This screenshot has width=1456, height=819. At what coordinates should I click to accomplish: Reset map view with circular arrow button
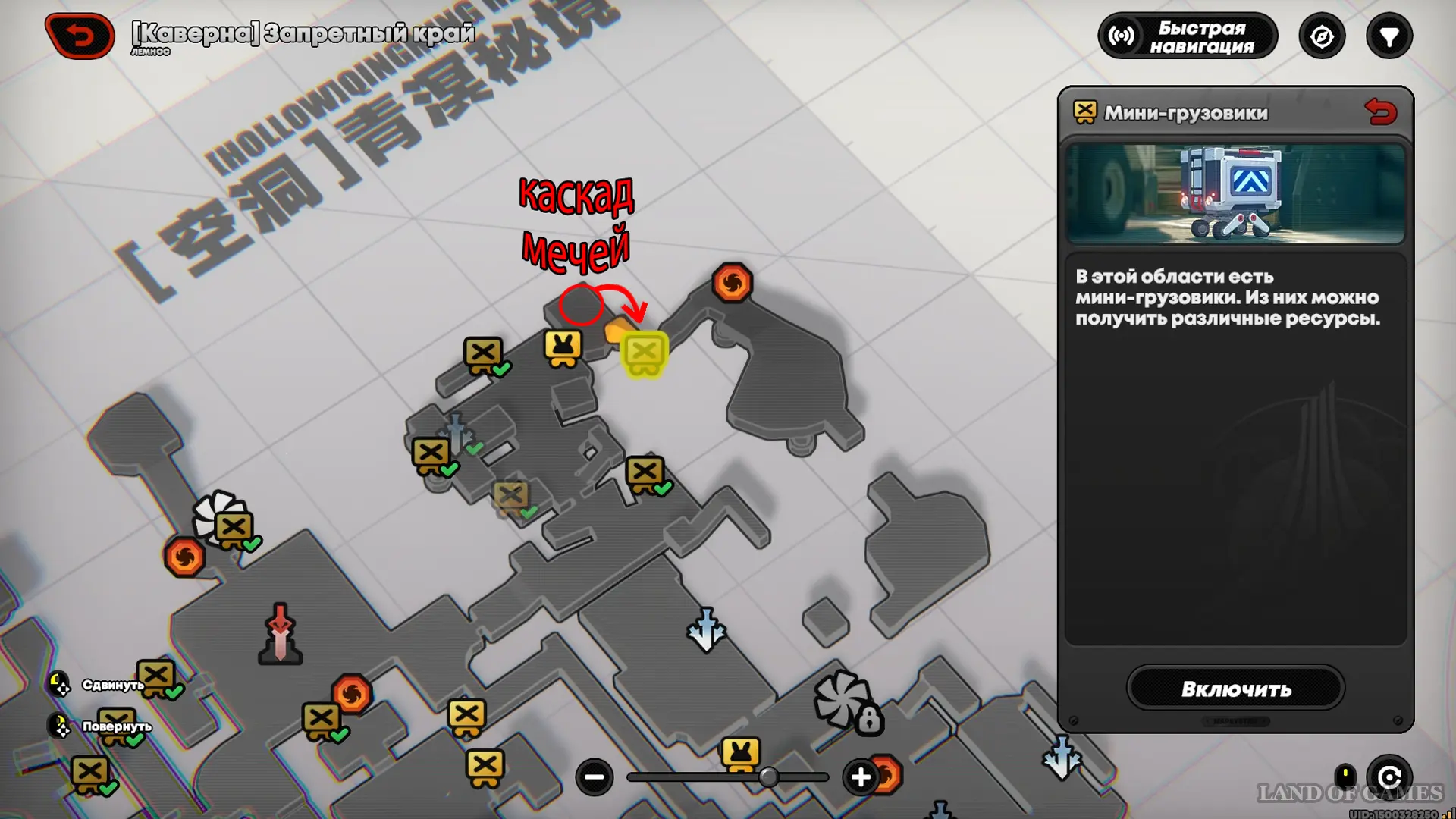(x=1389, y=777)
